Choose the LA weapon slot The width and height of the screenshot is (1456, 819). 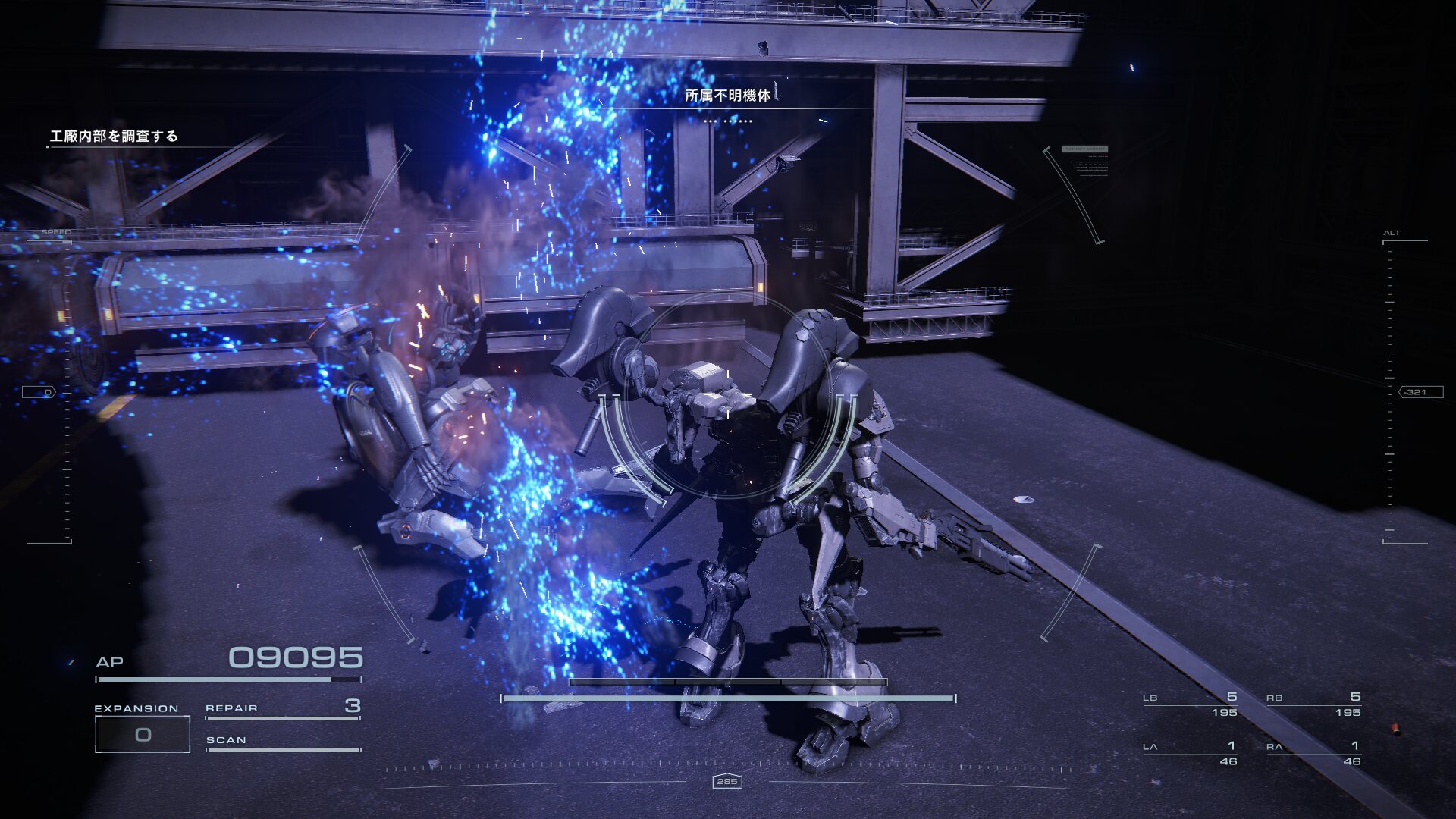click(1190, 754)
